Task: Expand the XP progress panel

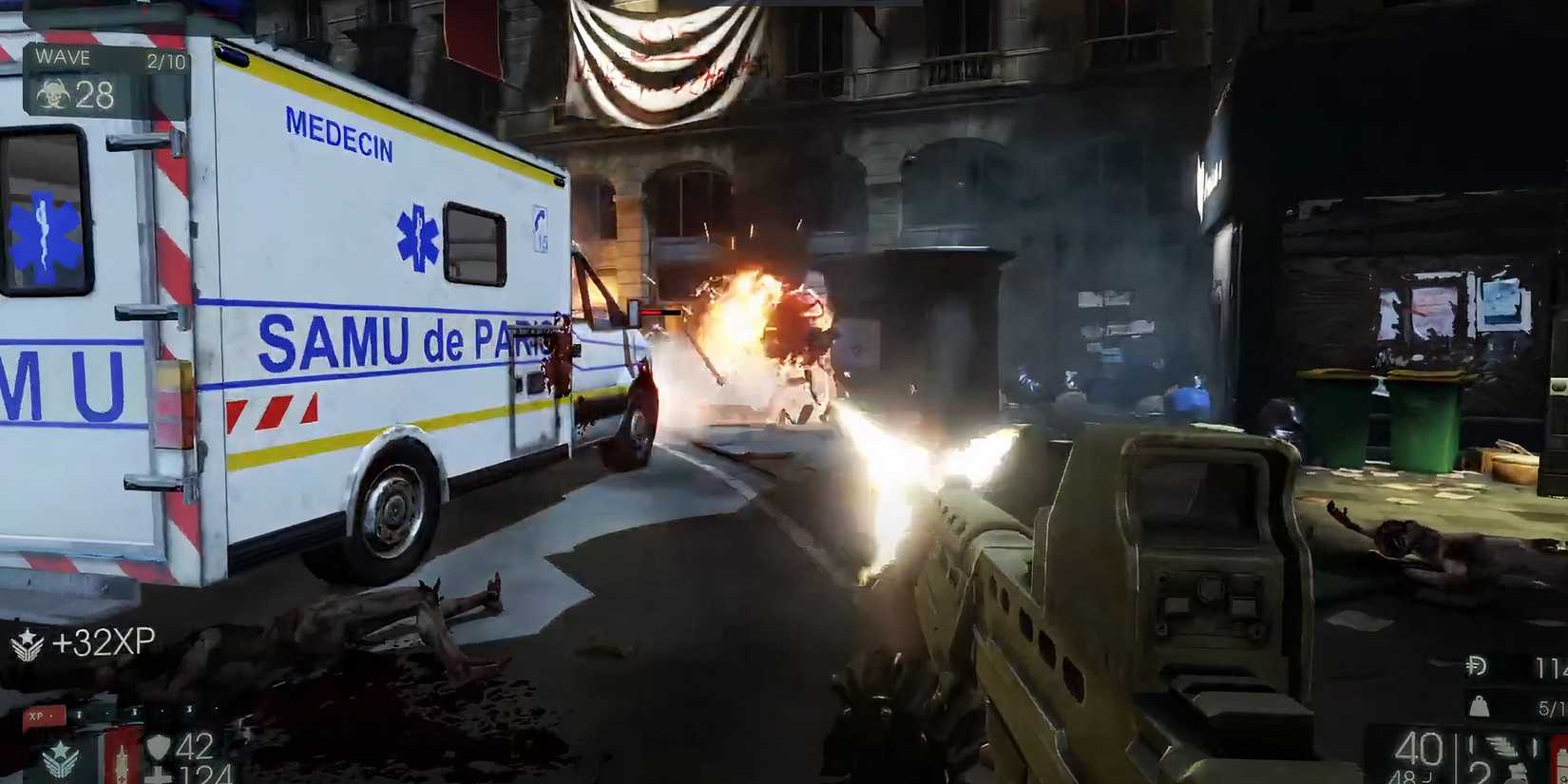Action: point(46,715)
